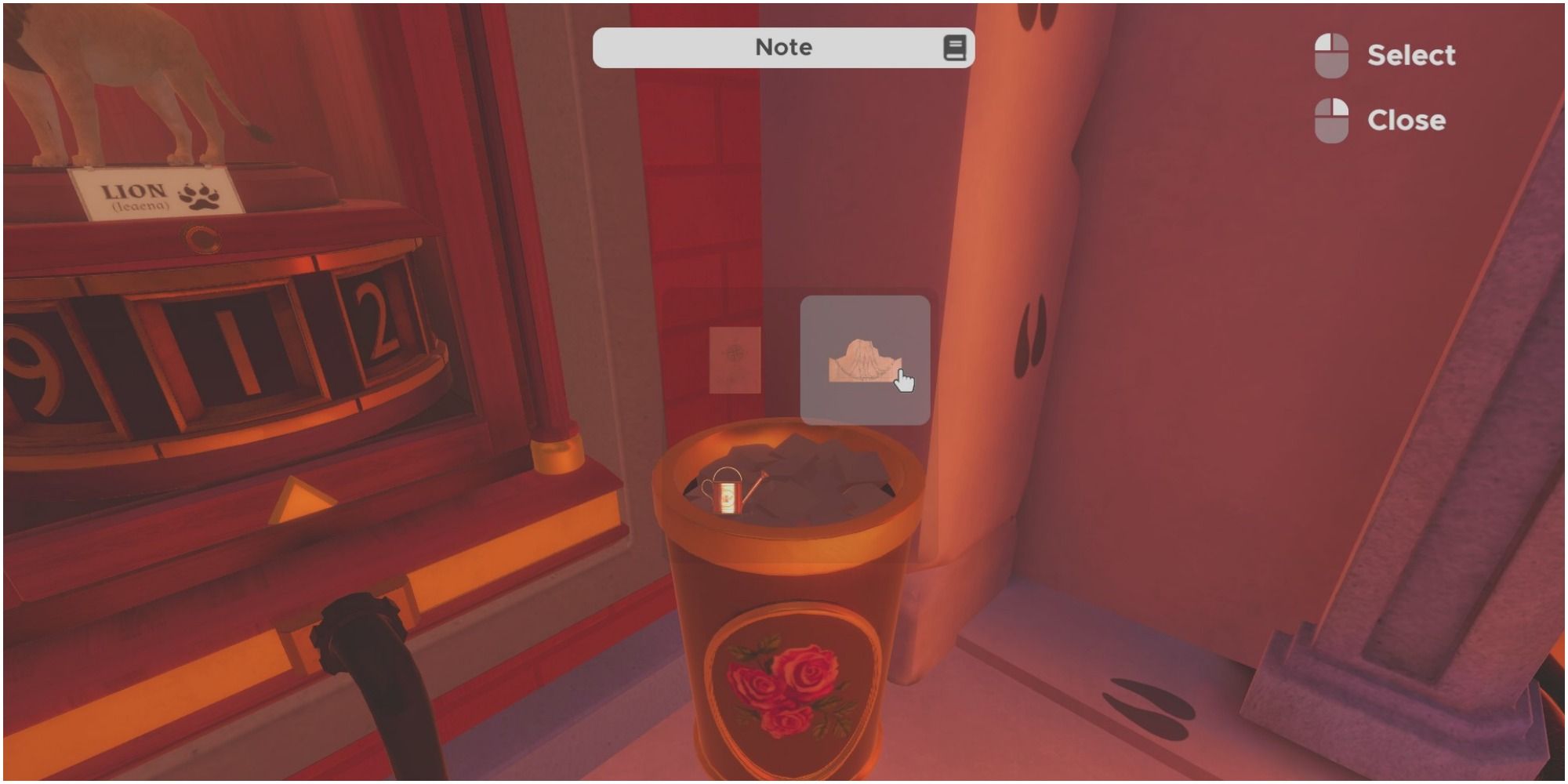
Task: Click the Close action prompt text
Action: 1407,119
